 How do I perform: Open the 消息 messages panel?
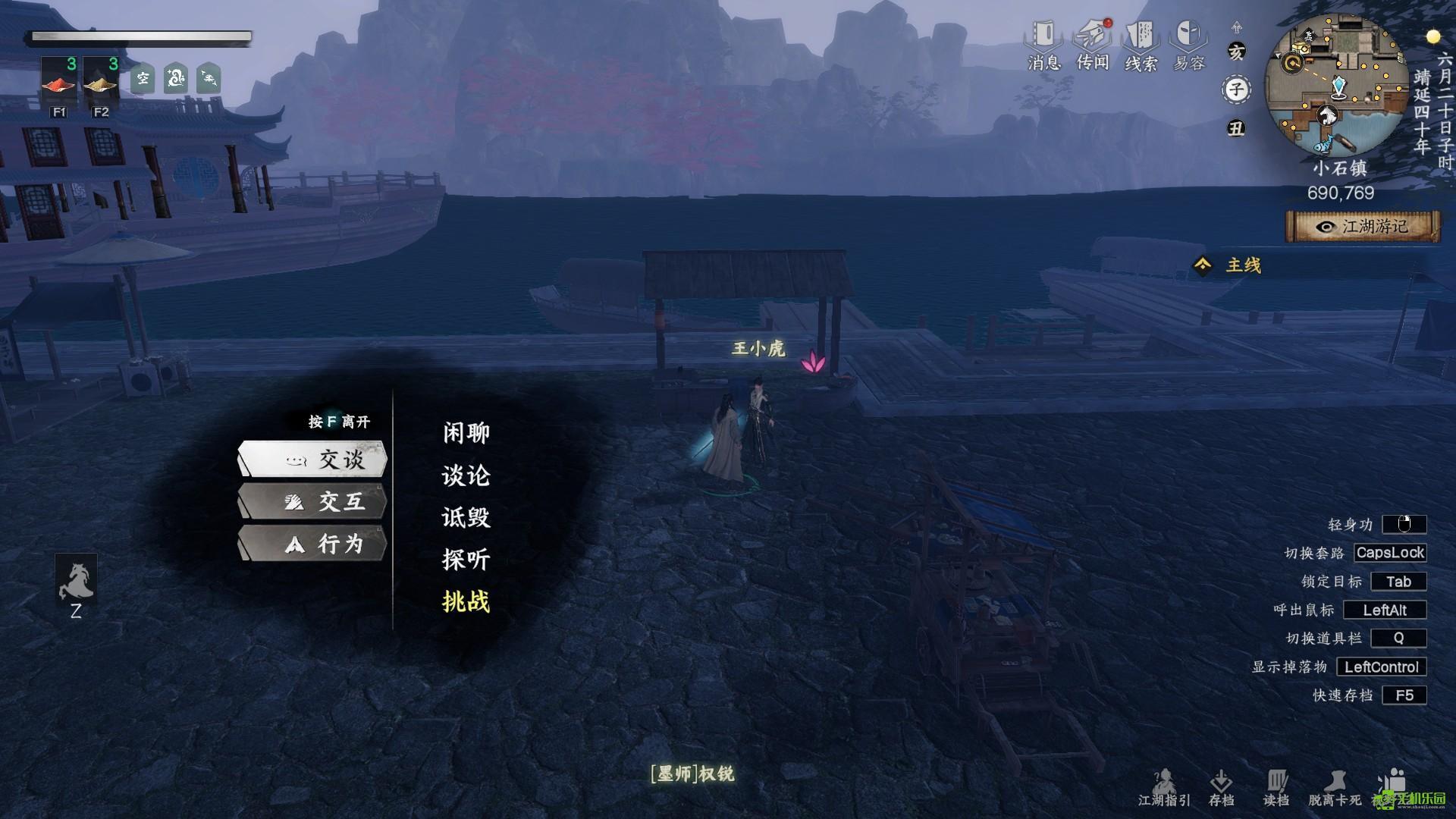pyautogui.click(x=1043, y=44)
